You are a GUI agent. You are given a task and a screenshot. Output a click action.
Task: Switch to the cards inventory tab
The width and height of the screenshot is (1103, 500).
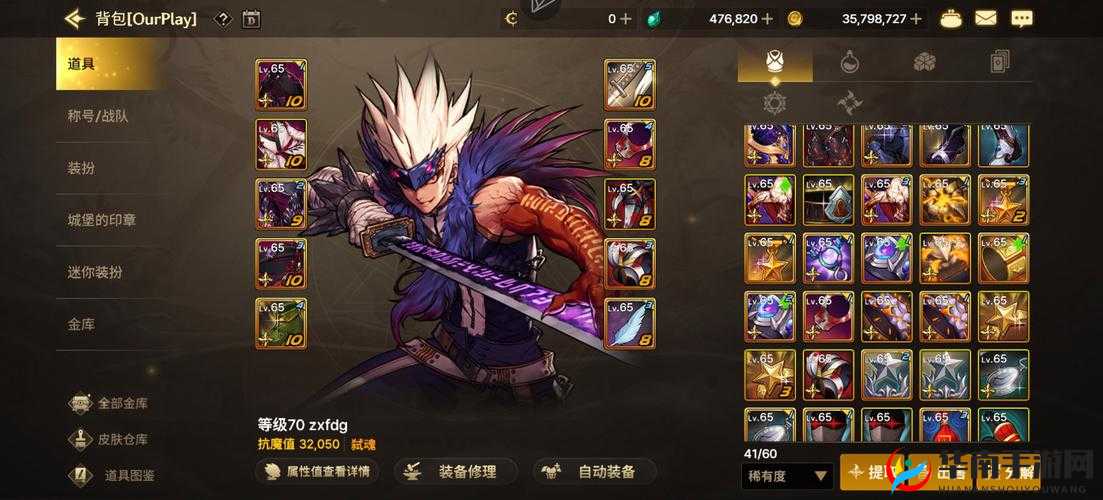coord(999,62)
